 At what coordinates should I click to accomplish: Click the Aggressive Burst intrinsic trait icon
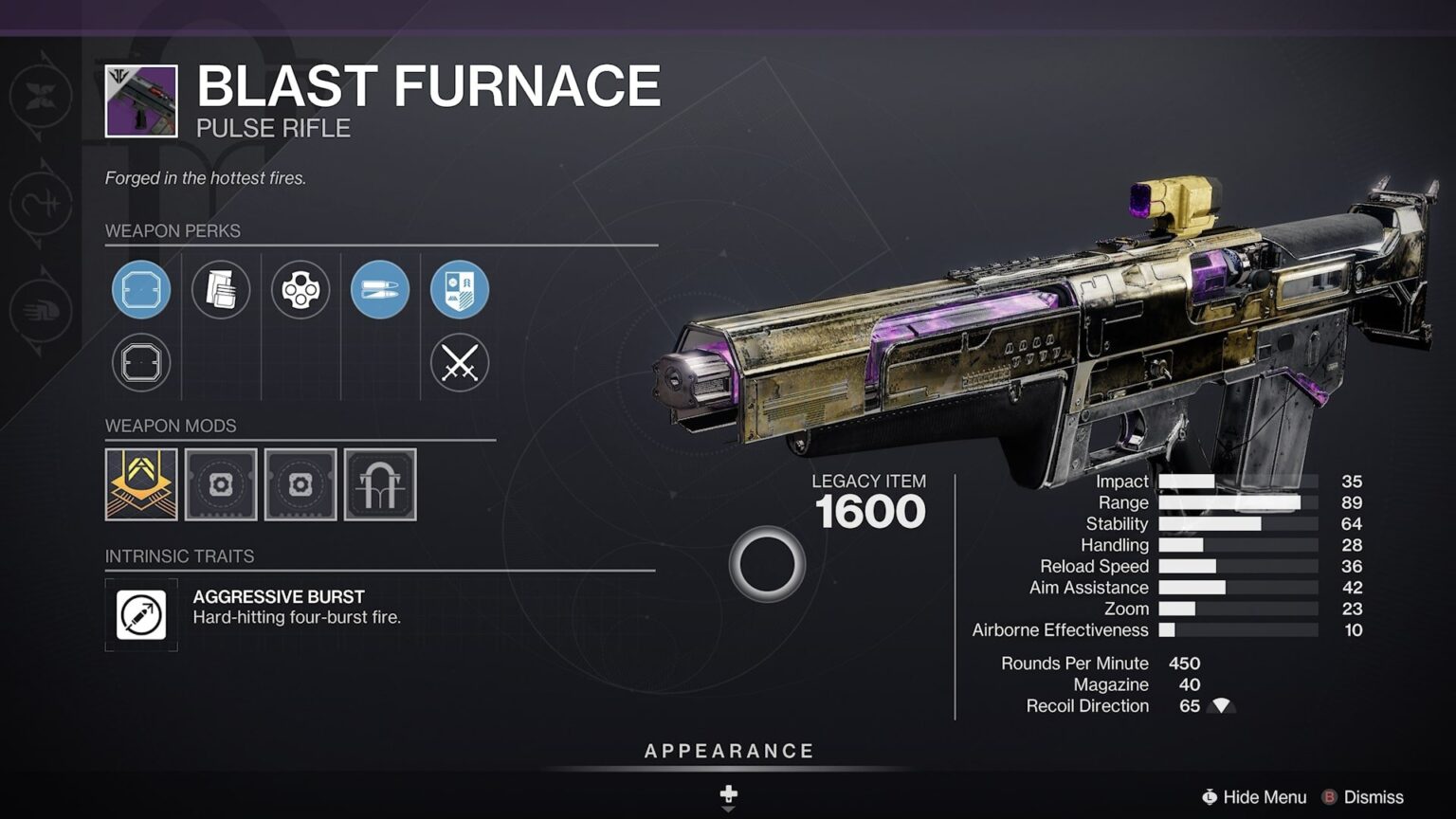click(x=140, y=613)
